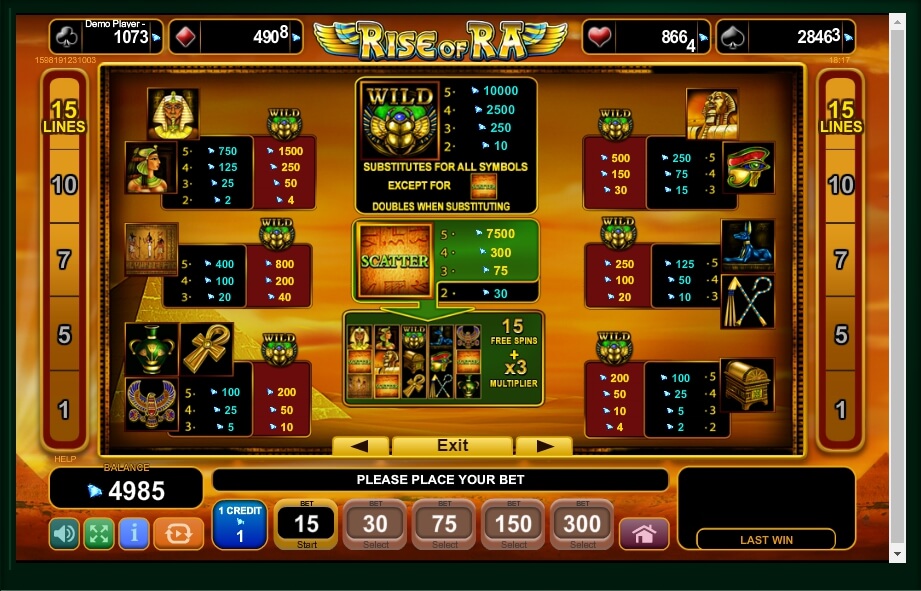
Task: Change the 1 Credit denomination
Action: point(240,525)
